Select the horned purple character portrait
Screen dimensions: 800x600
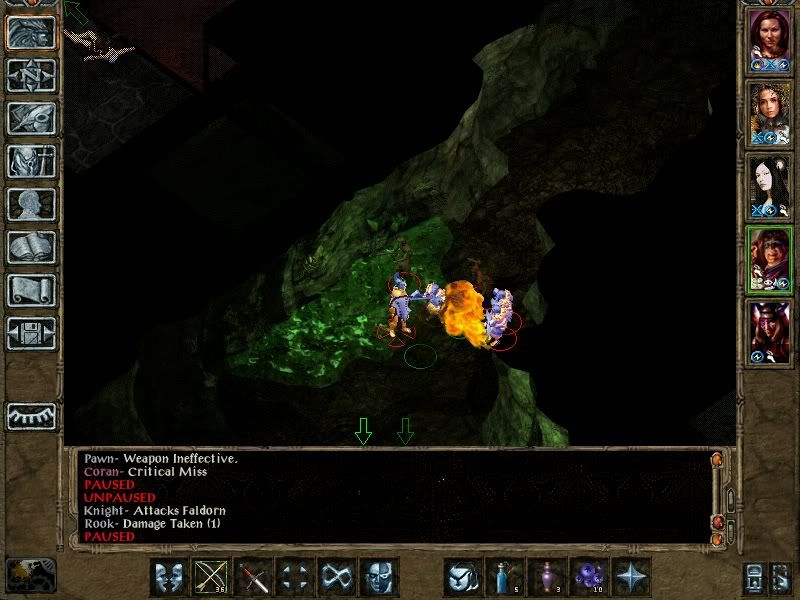click(771, 331)
